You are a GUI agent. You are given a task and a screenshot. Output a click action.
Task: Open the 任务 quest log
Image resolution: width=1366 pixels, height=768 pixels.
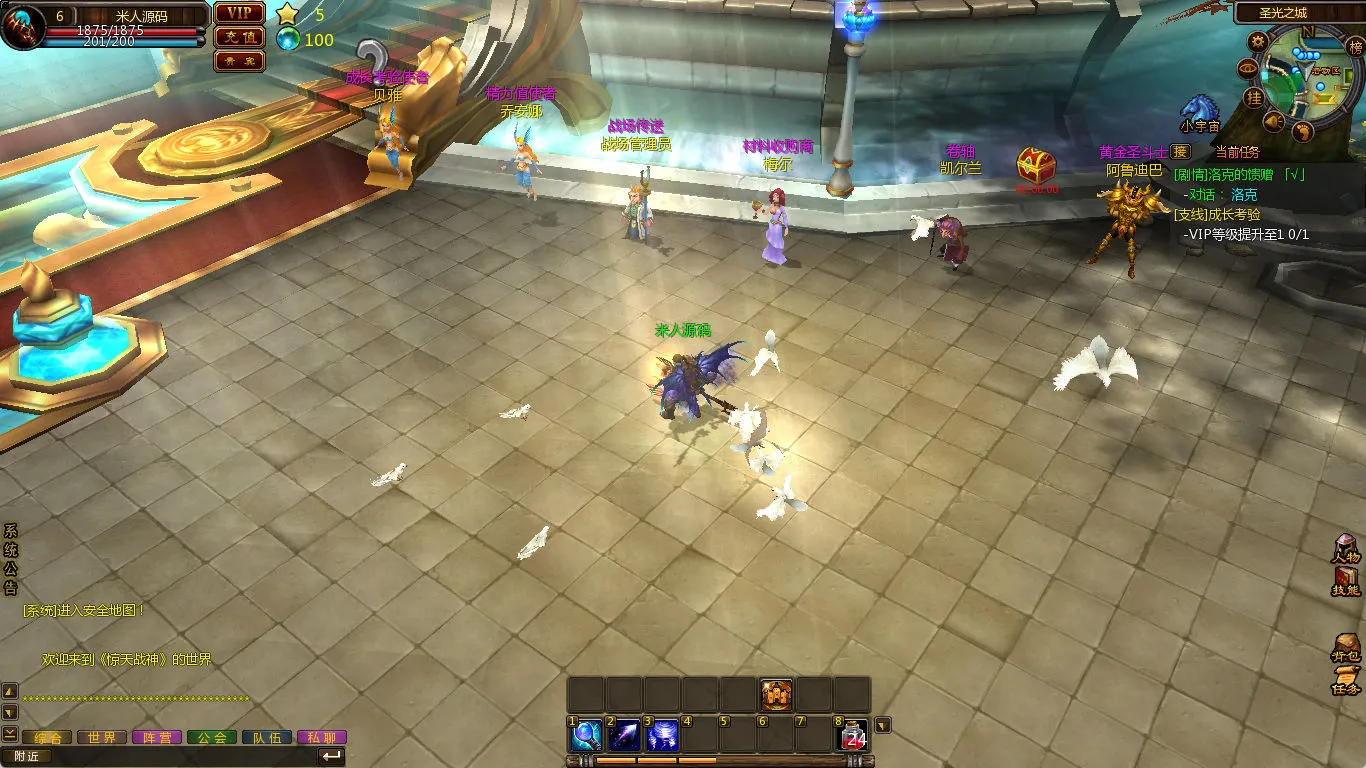pos(1346,680)
